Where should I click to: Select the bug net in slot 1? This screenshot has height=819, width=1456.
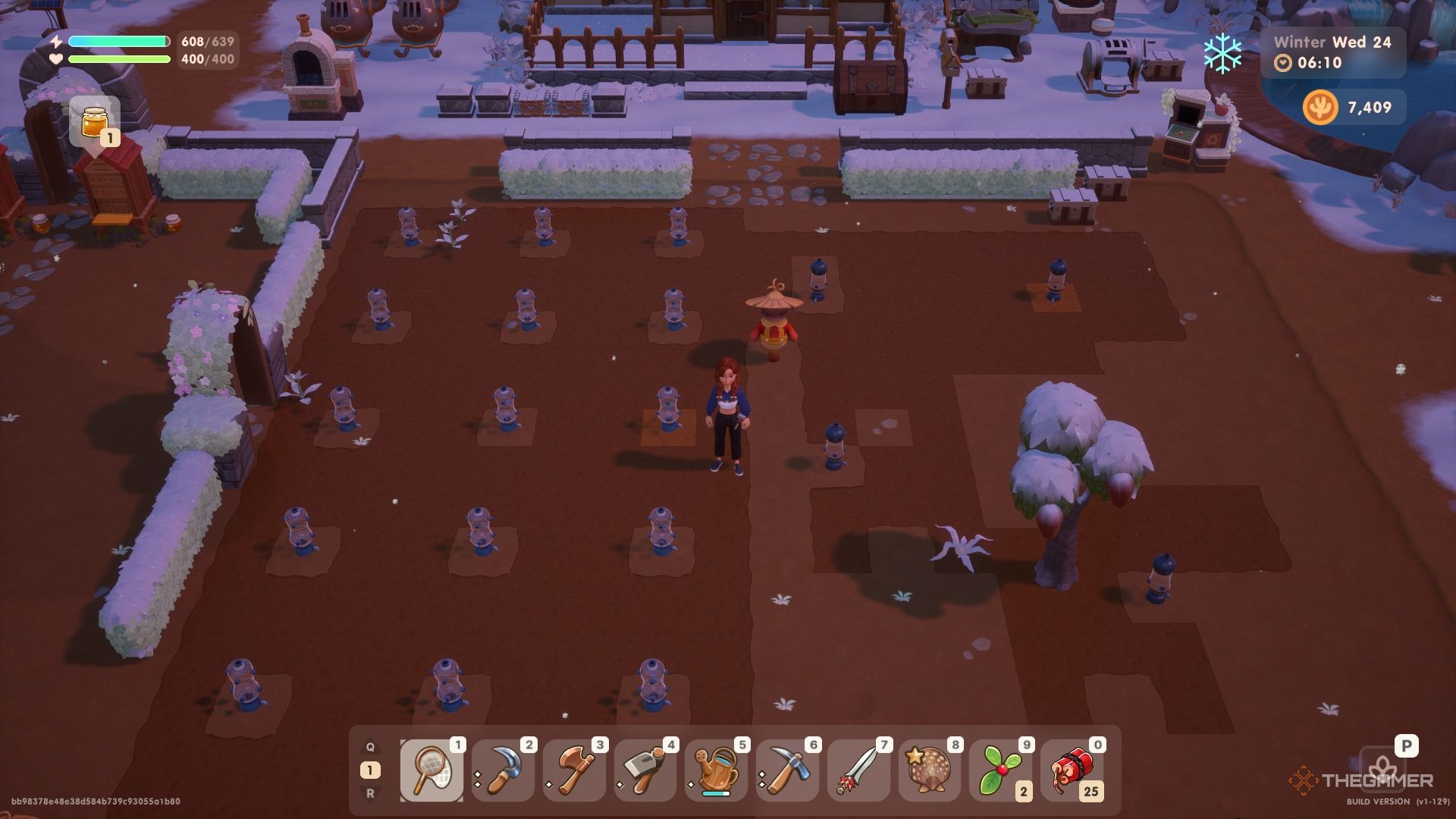point(431,770)
